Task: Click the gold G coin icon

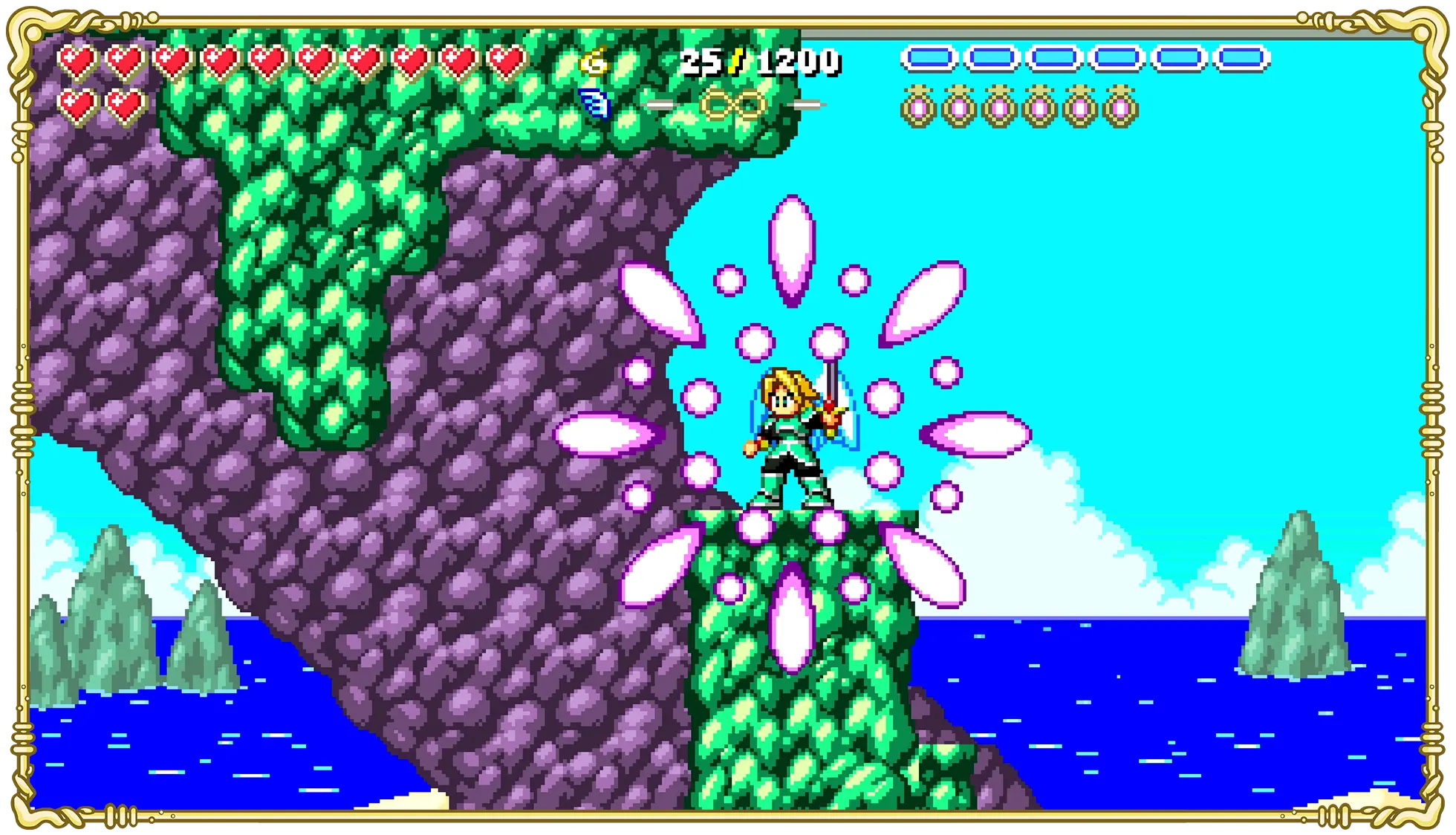Action: (594, 61)
